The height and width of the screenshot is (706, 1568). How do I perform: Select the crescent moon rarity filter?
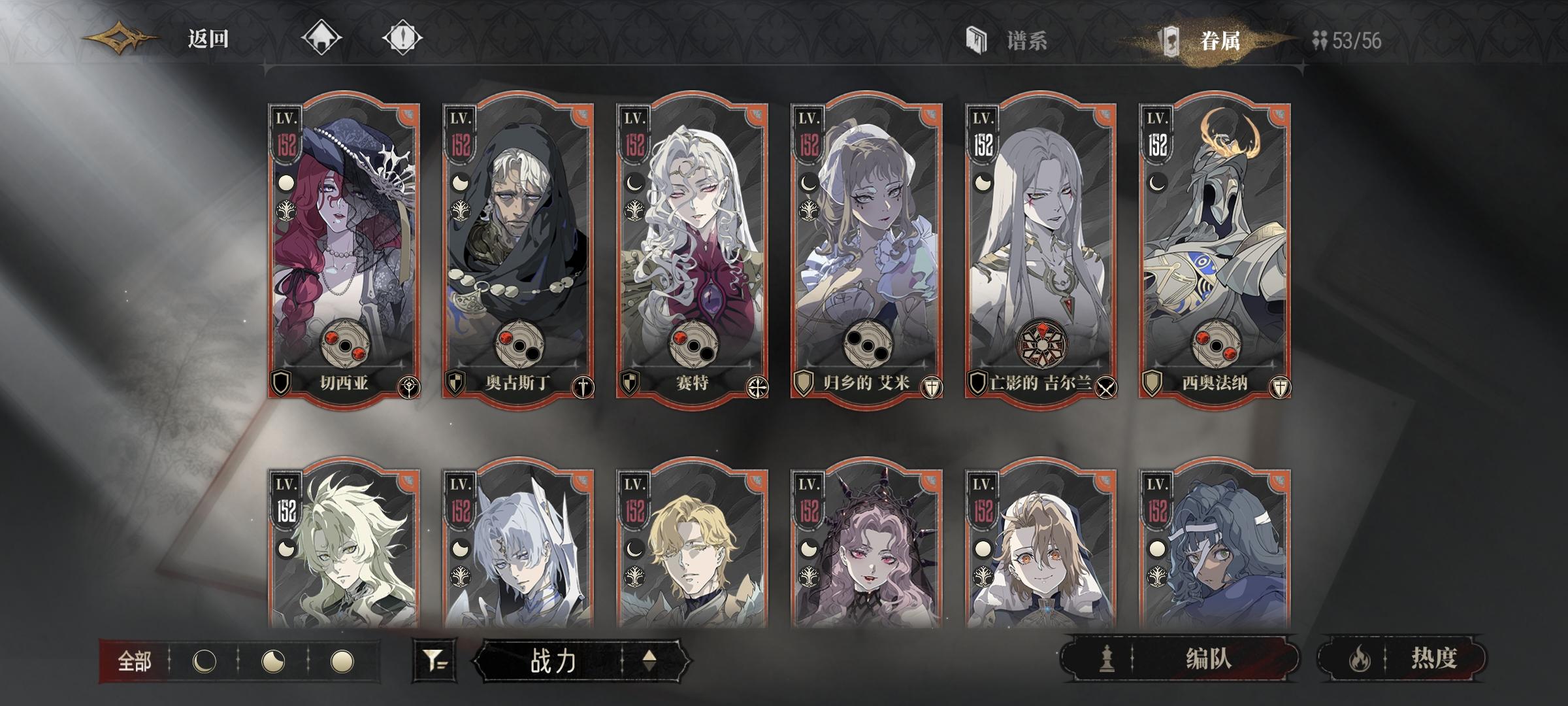[204, 662]
